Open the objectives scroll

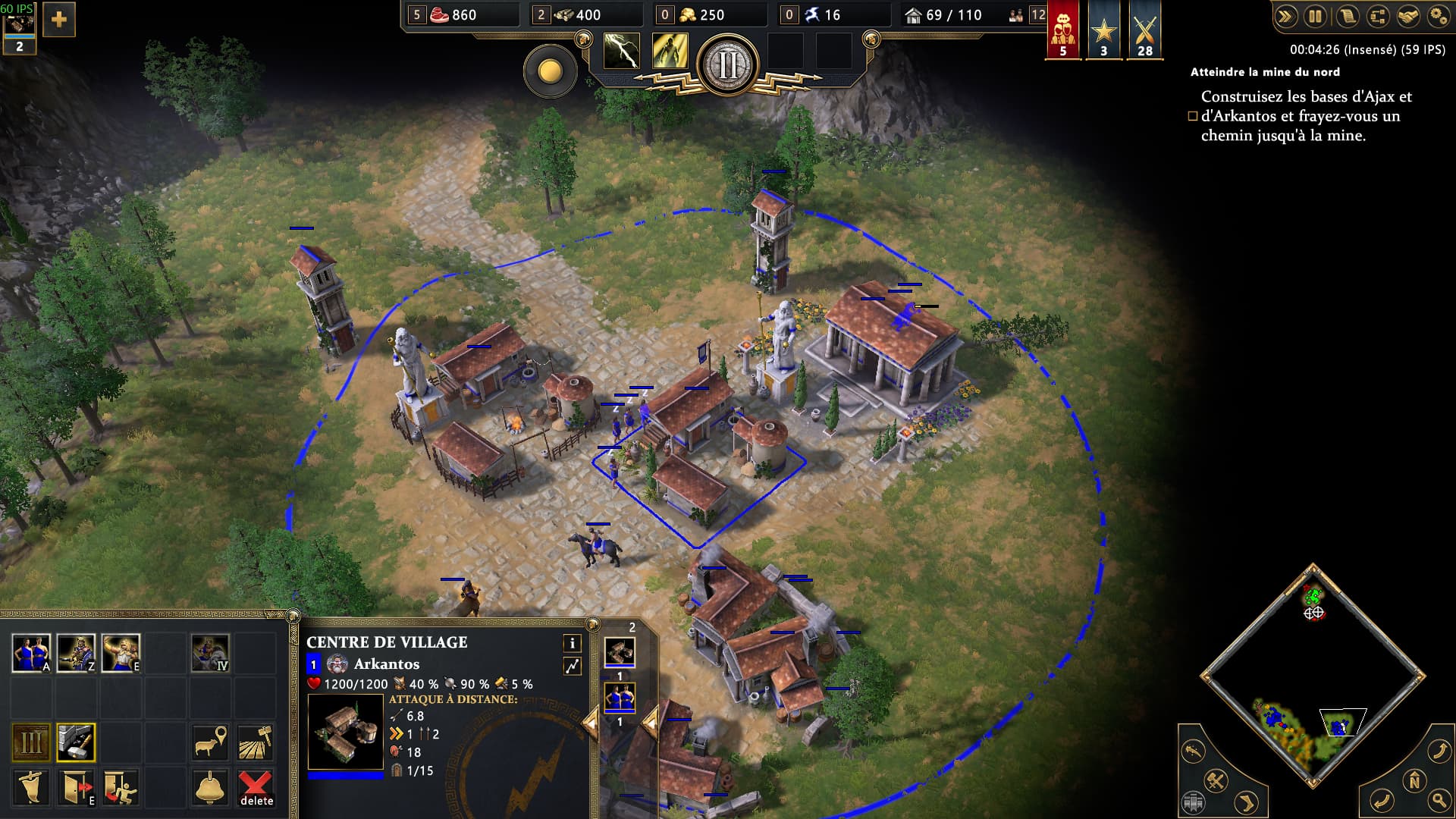coord(1347,16)
